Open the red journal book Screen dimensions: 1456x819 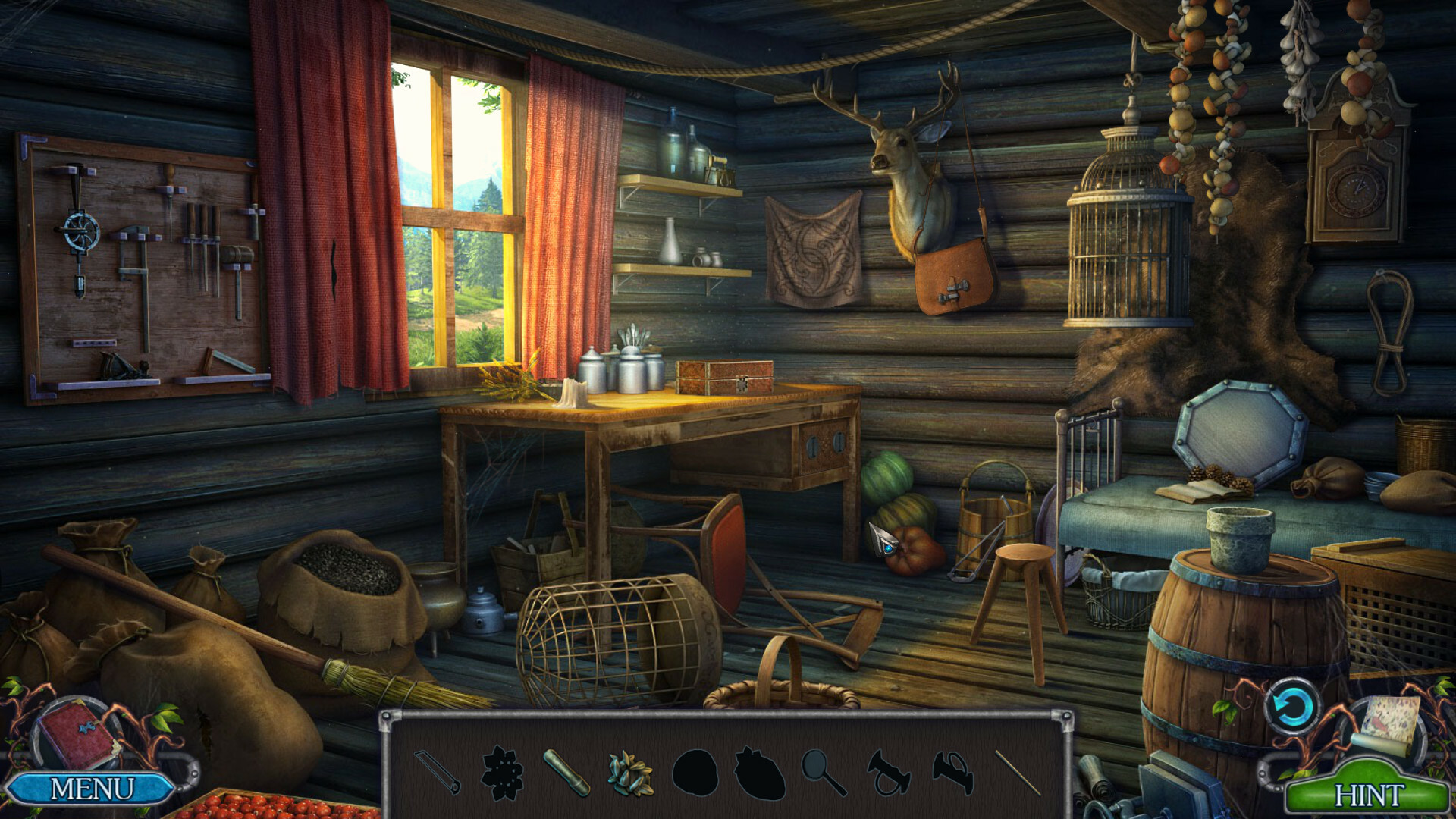pyautogui.click(x=78, y=733)
